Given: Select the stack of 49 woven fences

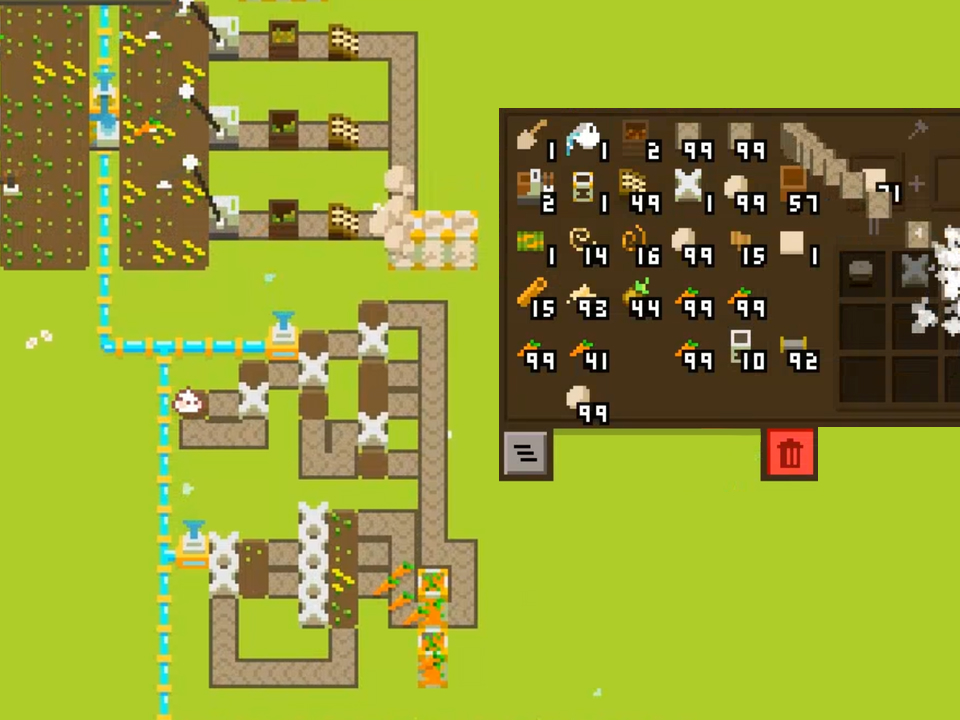Looking at the screenshot, I should point(637,190).
